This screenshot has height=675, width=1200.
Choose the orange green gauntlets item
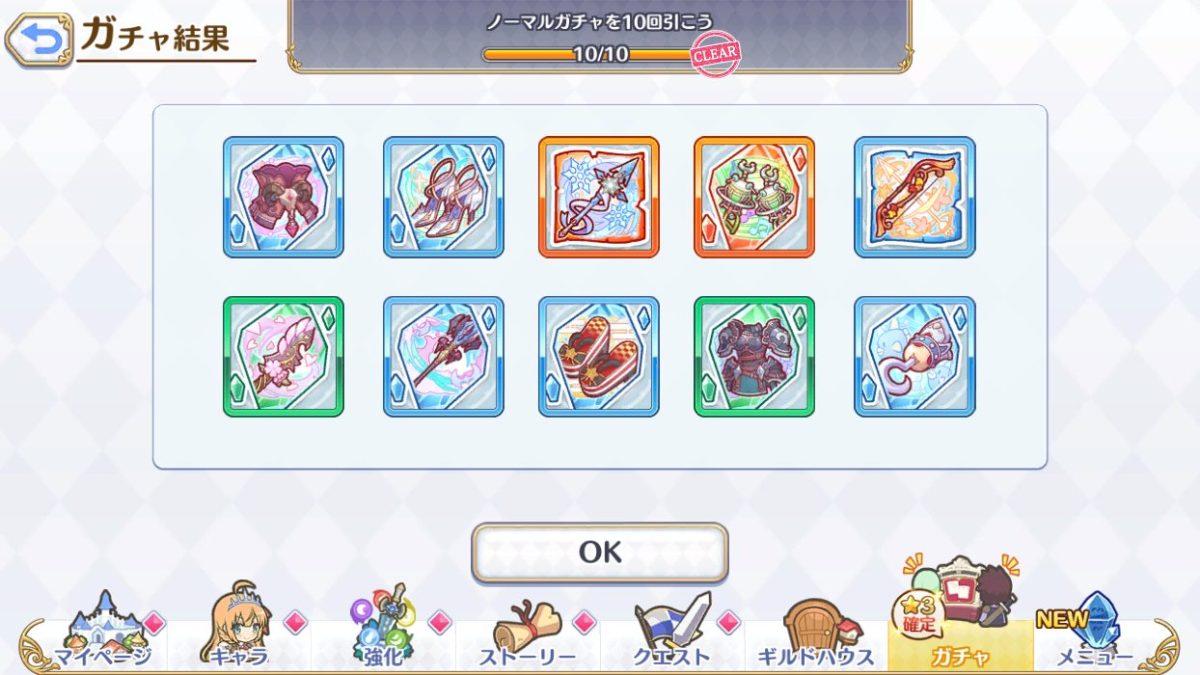pyautogui.click(x=754, y=197)
